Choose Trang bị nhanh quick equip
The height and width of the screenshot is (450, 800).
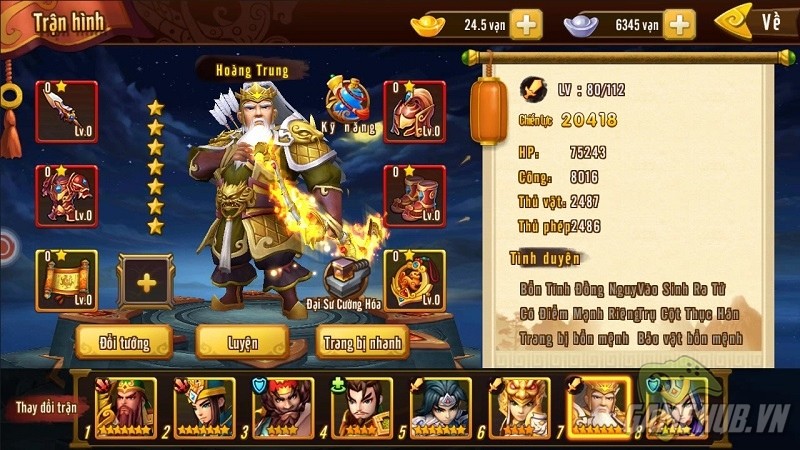[x=362, y=343]
